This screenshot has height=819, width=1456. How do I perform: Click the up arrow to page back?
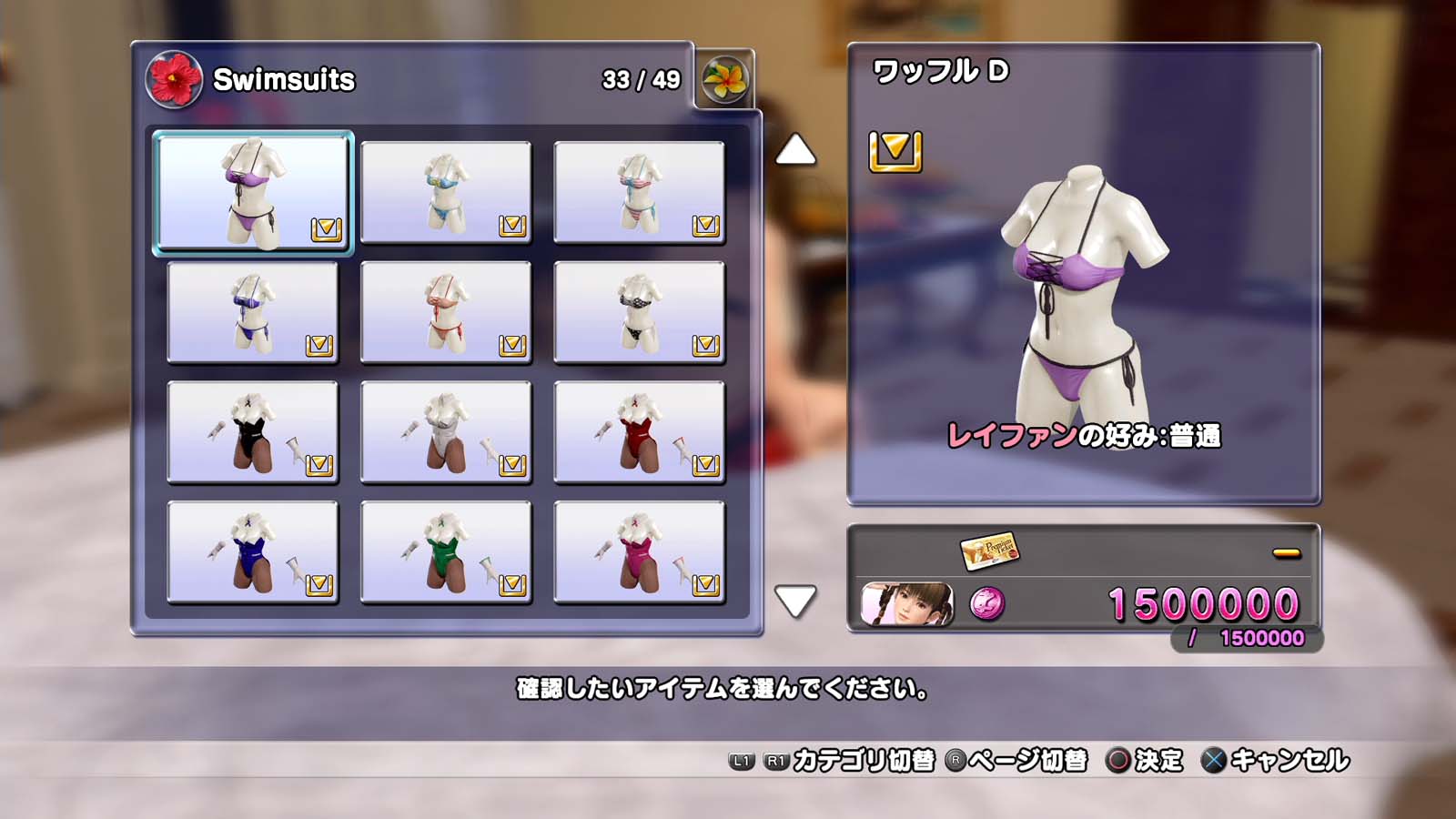795,150
